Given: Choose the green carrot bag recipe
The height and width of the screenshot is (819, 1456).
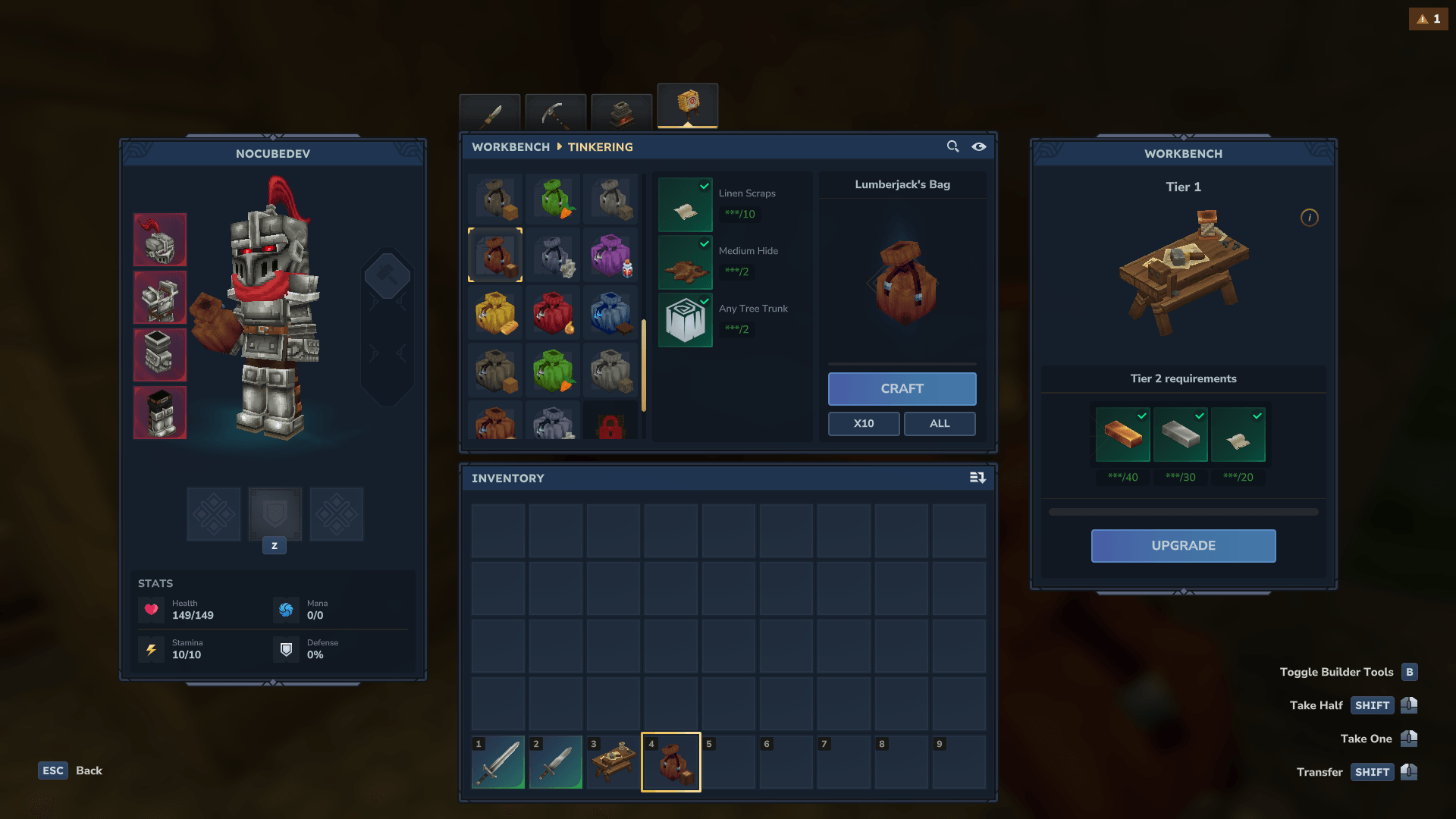Looking at the screenshot, I should tap(554, 199).
